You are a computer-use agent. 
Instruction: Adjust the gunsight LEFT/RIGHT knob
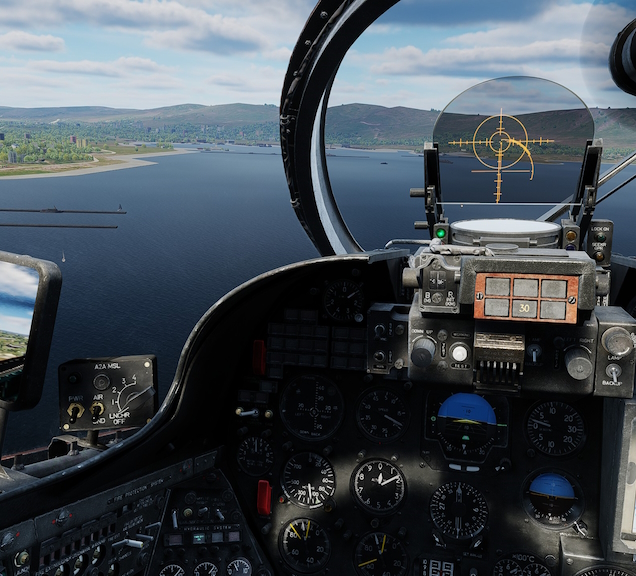(578, 362)
